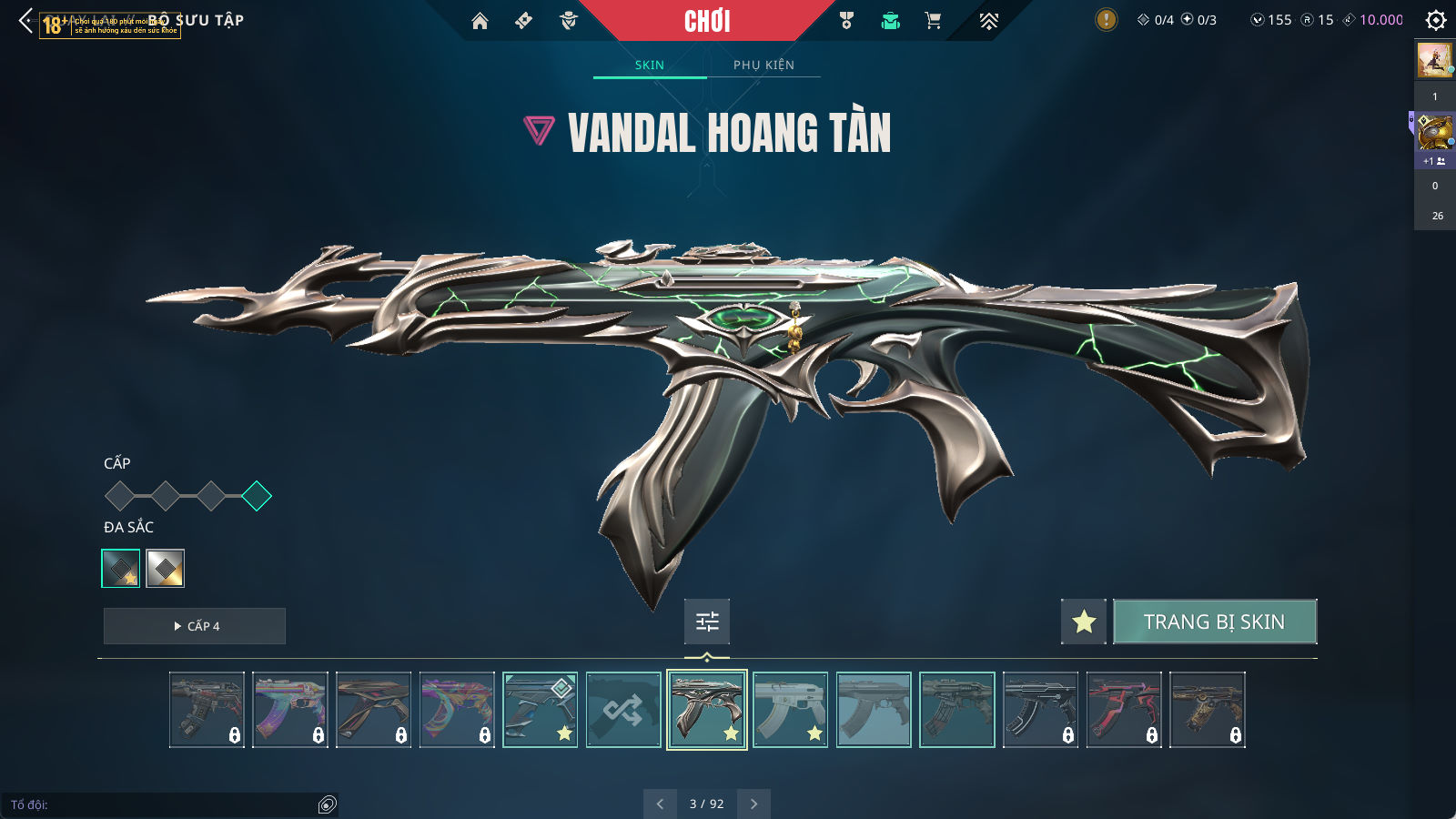Choose the random shuffle skin tile
The width and height of the screenshot is (1456, 819).
623,710
